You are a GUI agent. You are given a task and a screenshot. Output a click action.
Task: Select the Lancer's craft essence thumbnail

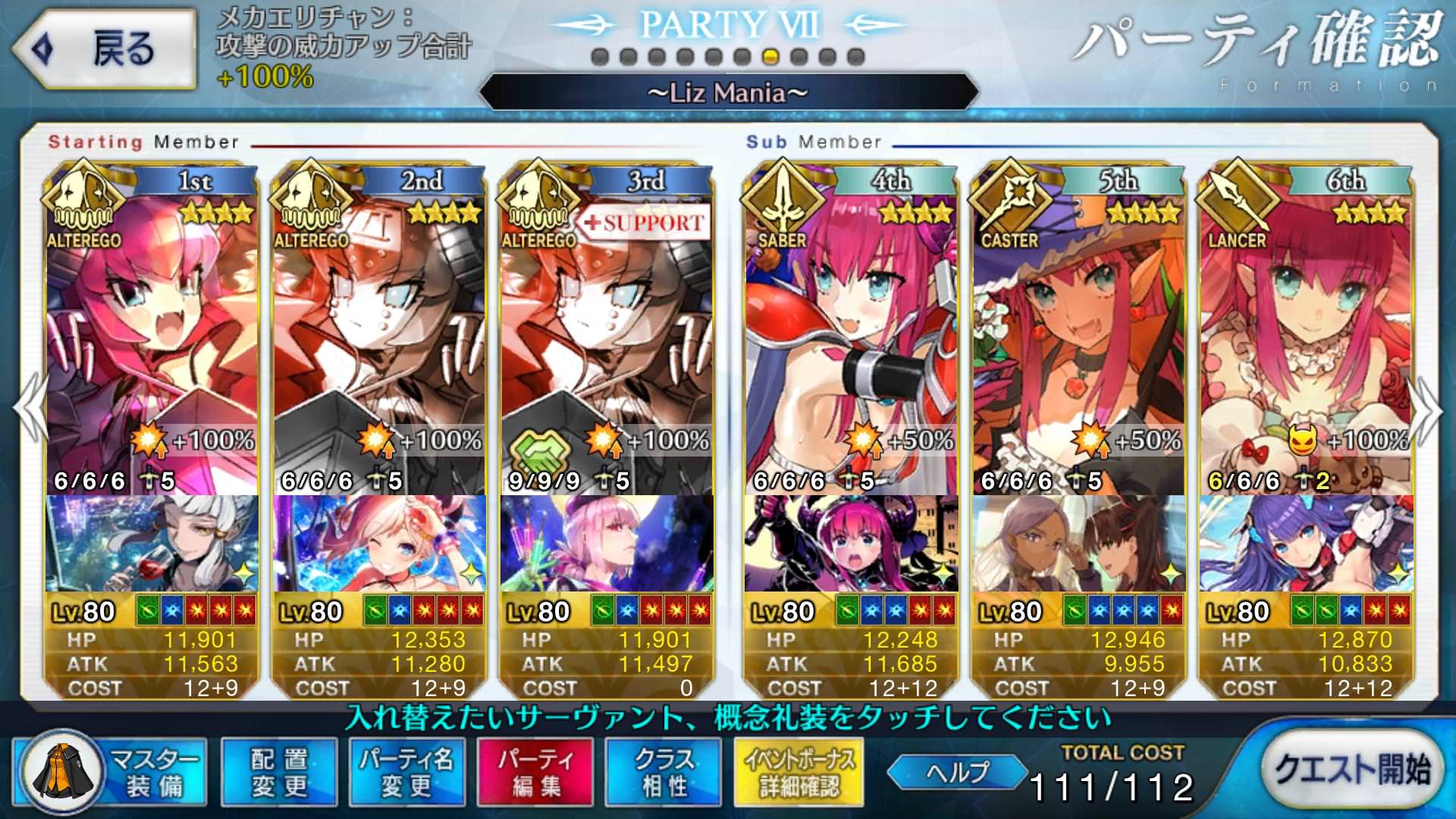pyautogui.click(x=1306, y=543)
